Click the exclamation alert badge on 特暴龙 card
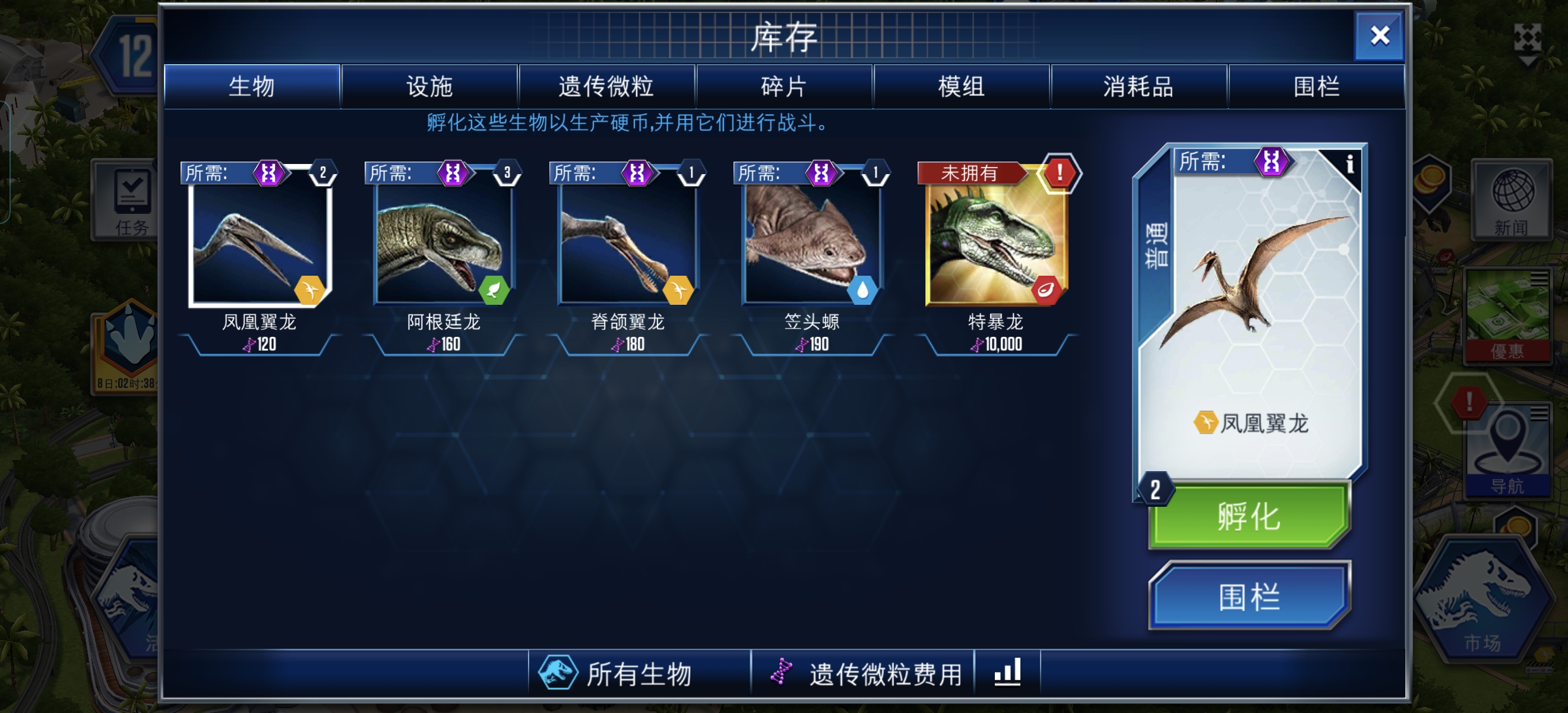Image resolution: width=1568 pixels, height=713 pixels. pyautogui.click(x=1059, y=172)
